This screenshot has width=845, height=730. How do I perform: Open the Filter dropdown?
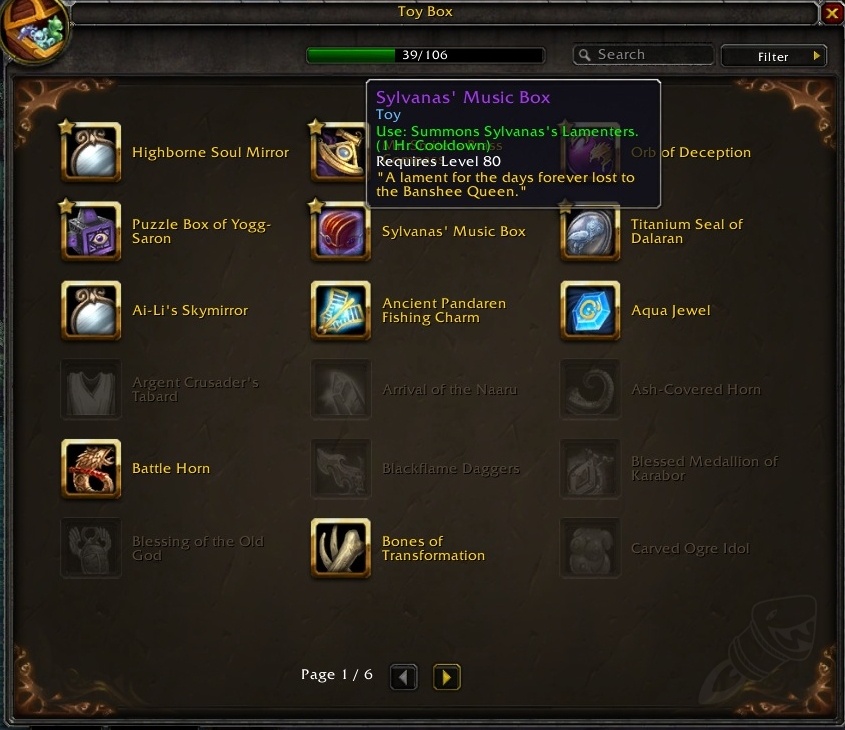point(775,56)
